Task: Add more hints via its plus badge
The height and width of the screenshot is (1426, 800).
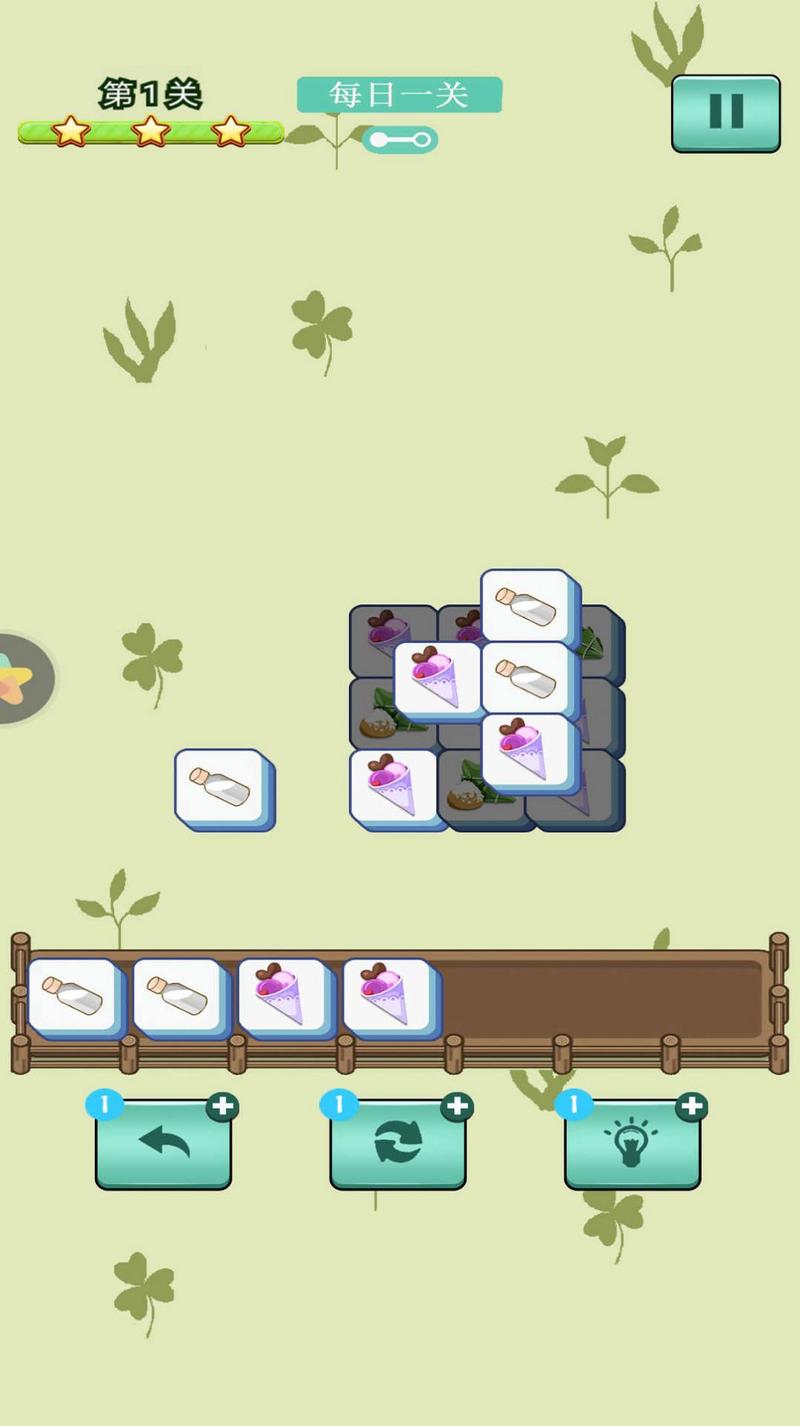Action: [x=691, y=1106]
